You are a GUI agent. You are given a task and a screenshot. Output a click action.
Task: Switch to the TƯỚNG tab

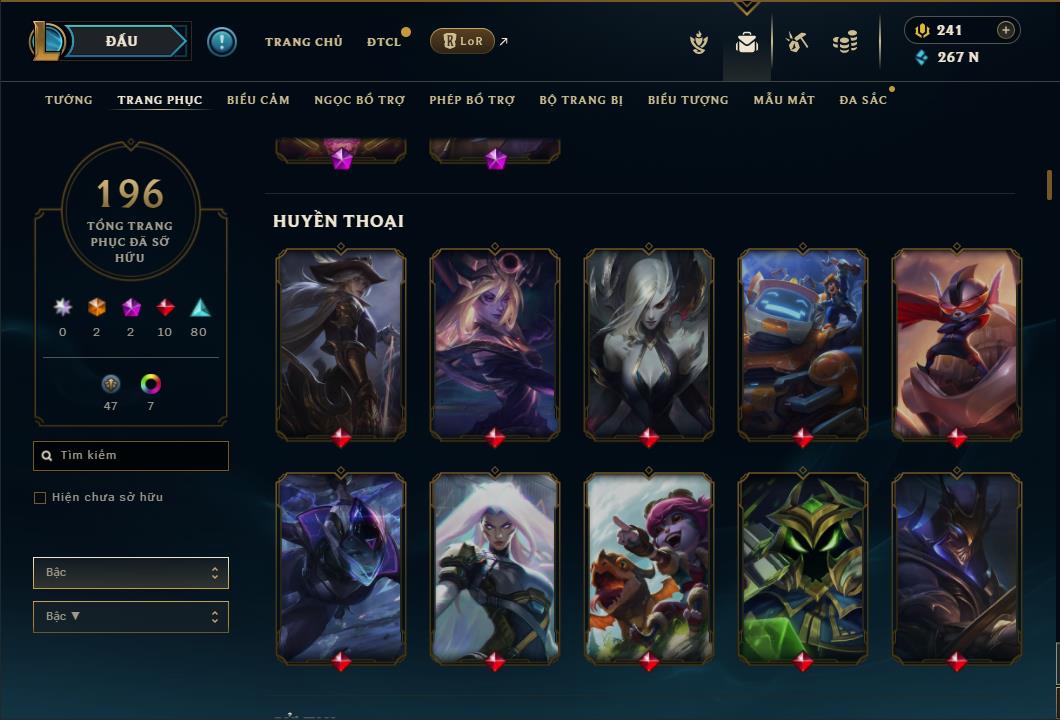[69, 100]
